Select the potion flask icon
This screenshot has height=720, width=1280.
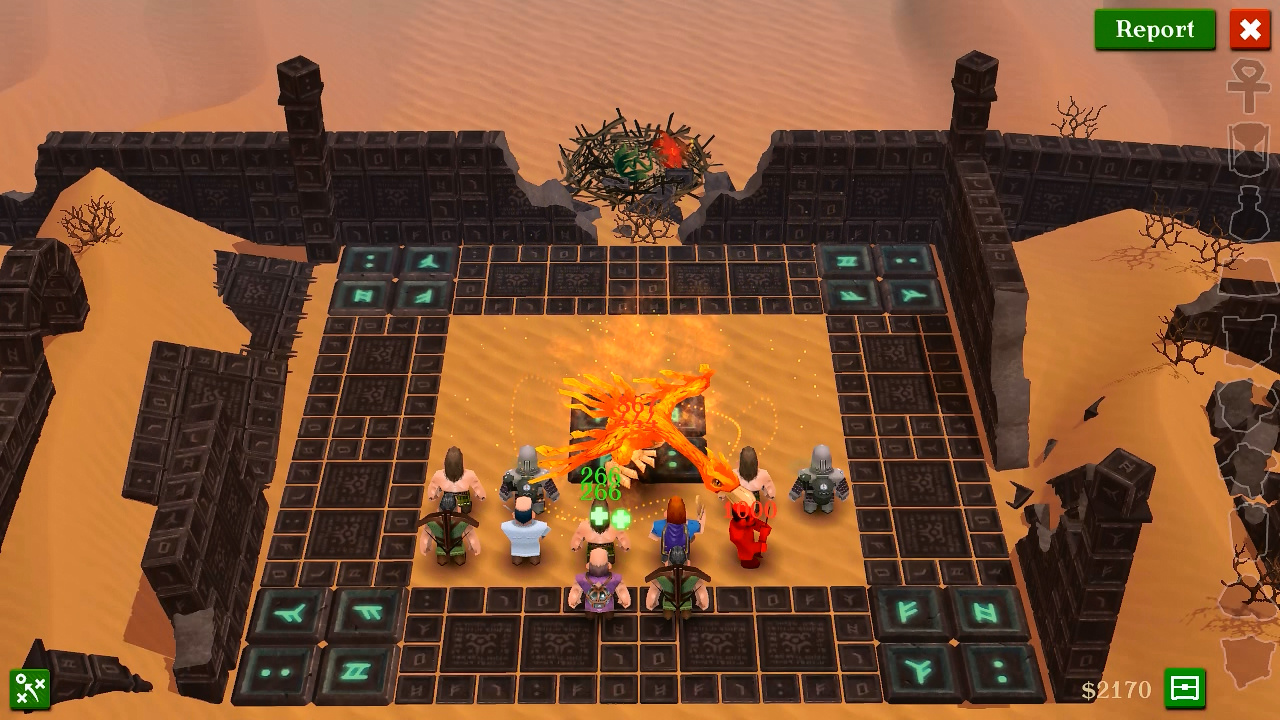[x=1248, y=213]
